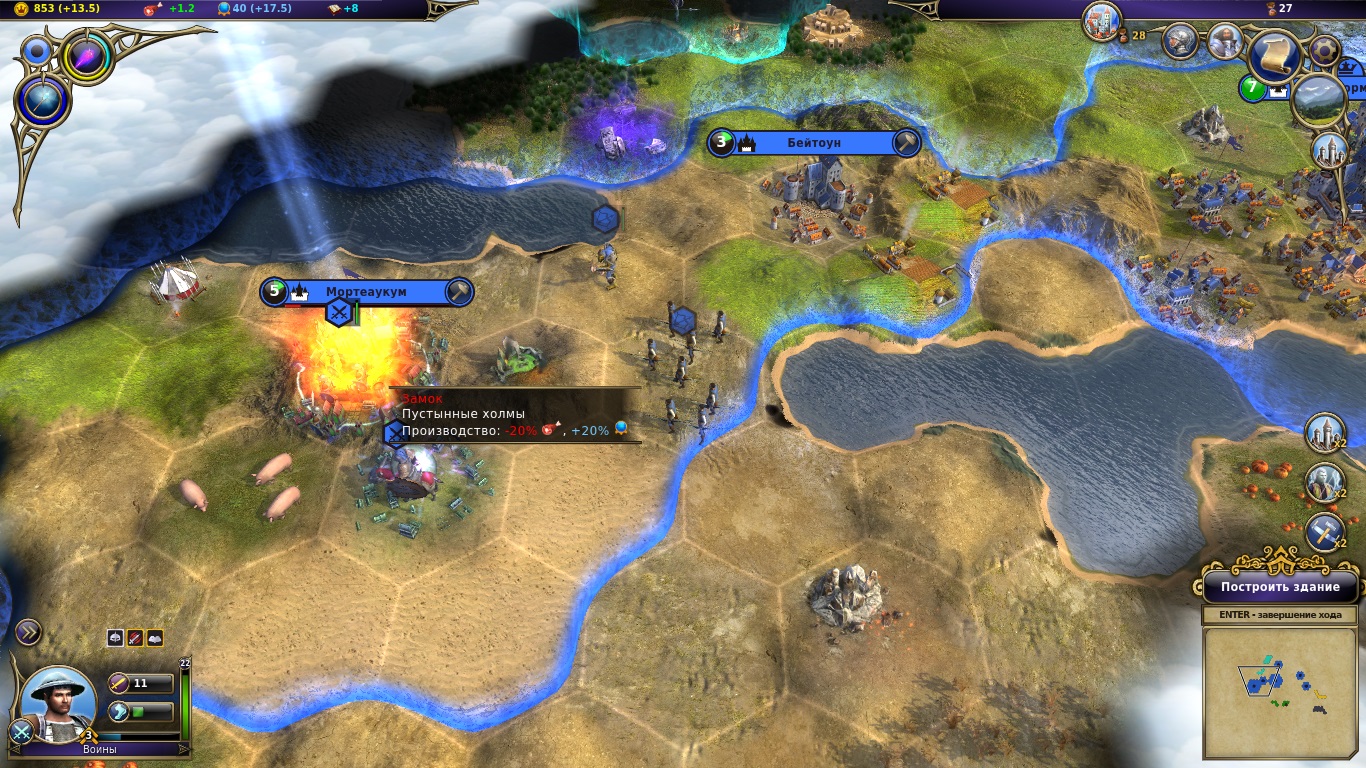Open the castle cities icon in top bar
The width and height of the screenshot is (1366, 768).
[x=1102, y=22]
